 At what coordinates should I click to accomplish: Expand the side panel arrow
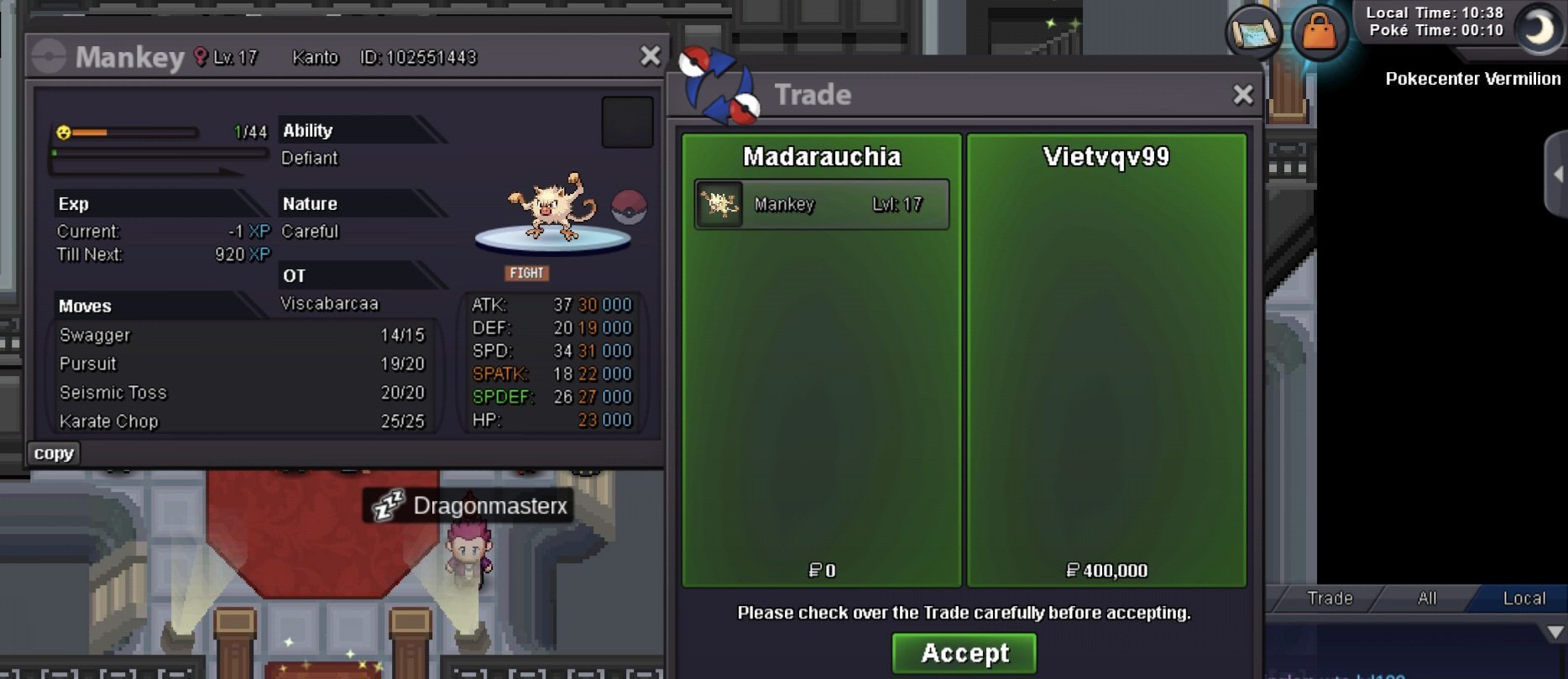[1557, 175]
